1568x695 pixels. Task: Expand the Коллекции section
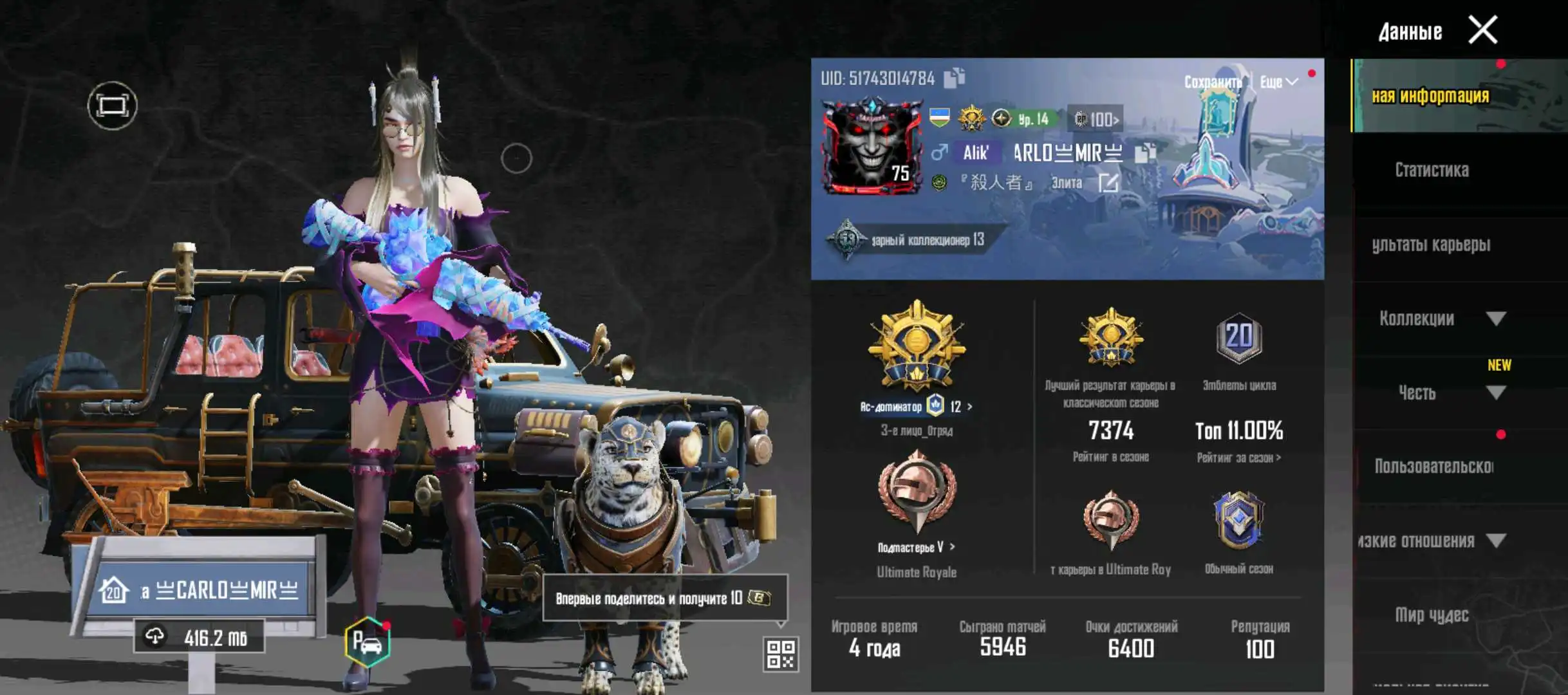tap(1496, 319)
